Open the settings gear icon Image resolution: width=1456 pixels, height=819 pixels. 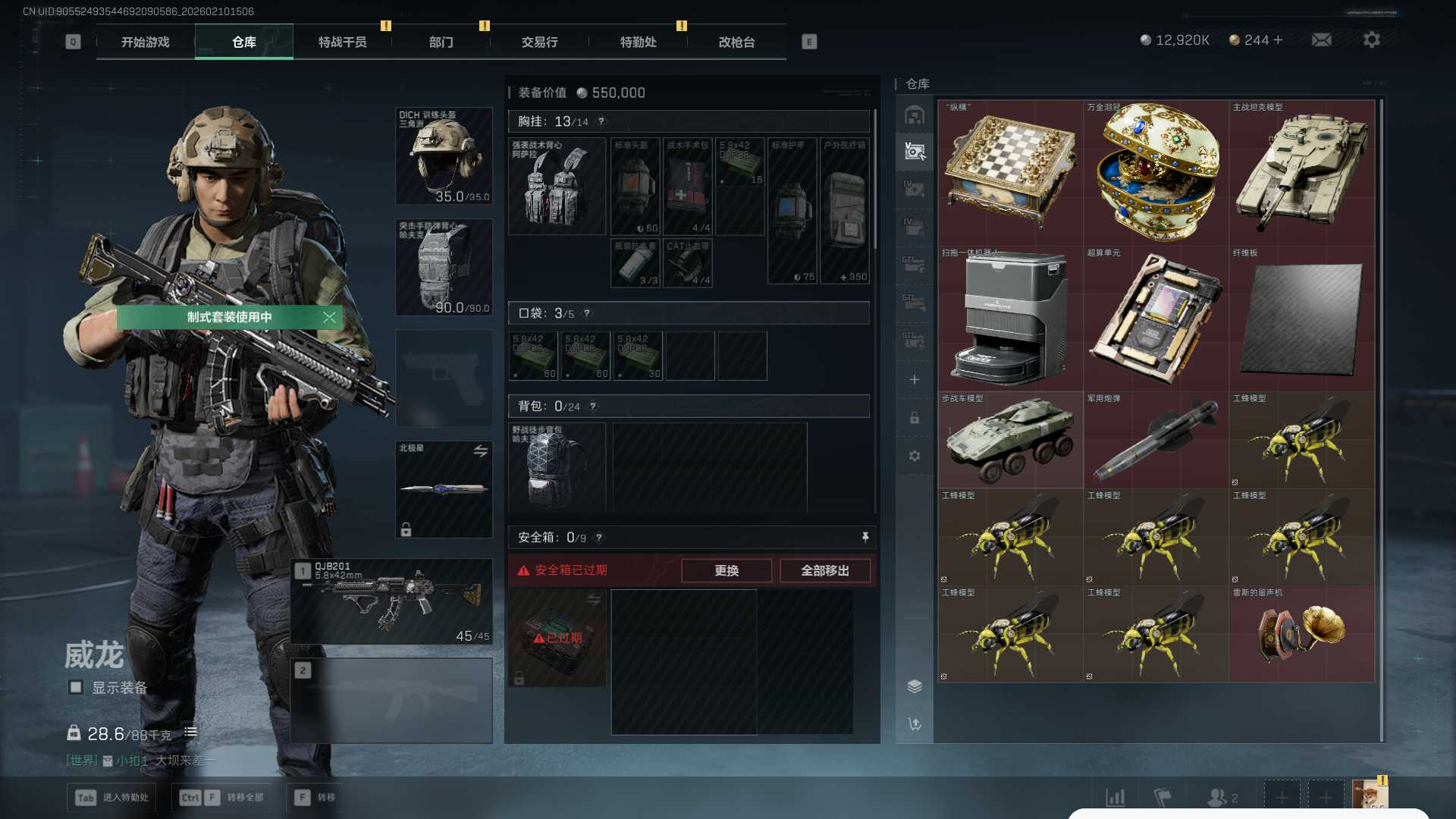[x=1371, y=40]
